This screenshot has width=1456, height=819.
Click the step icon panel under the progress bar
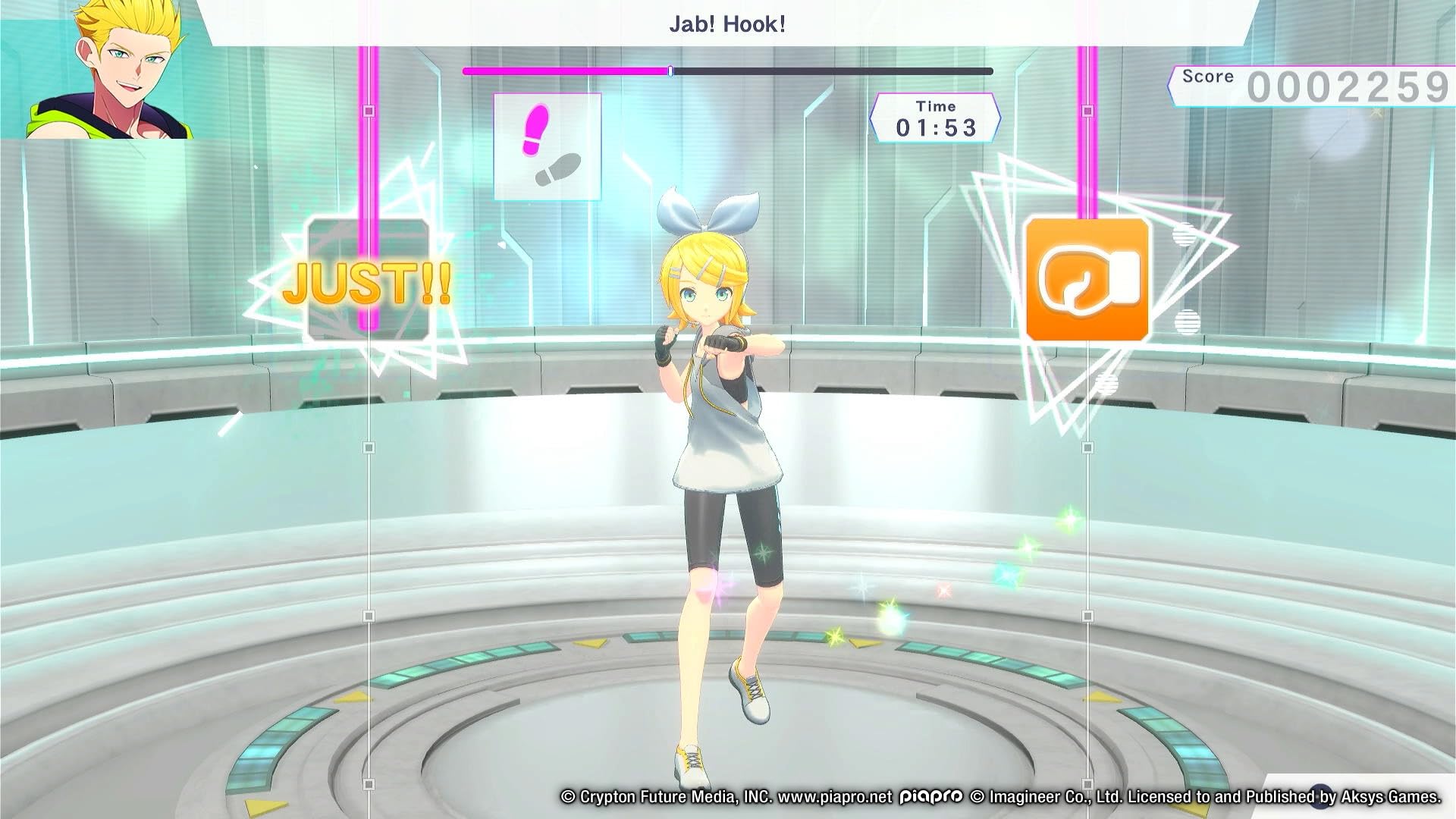tap(547, 148)
